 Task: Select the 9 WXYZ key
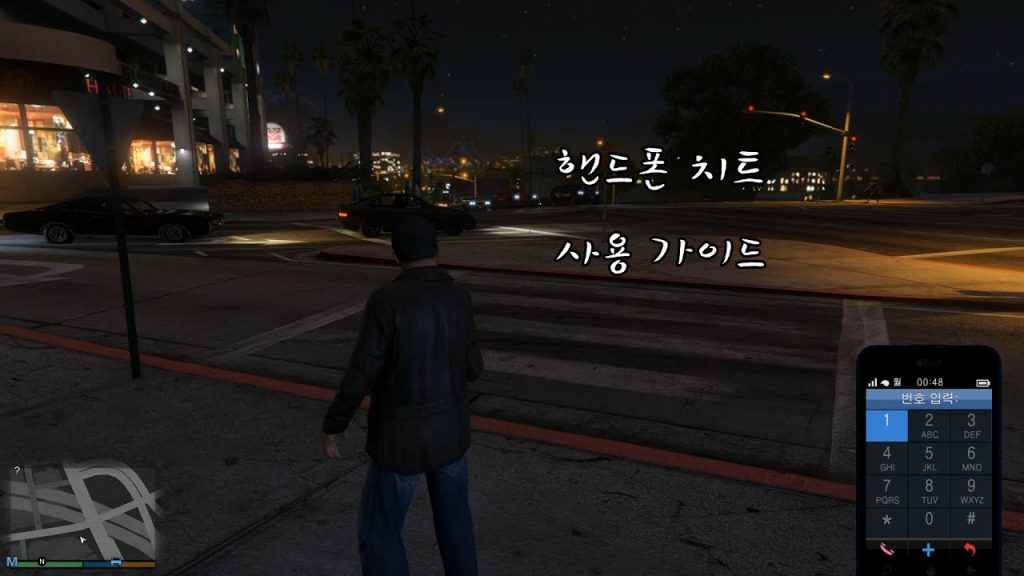971,491
